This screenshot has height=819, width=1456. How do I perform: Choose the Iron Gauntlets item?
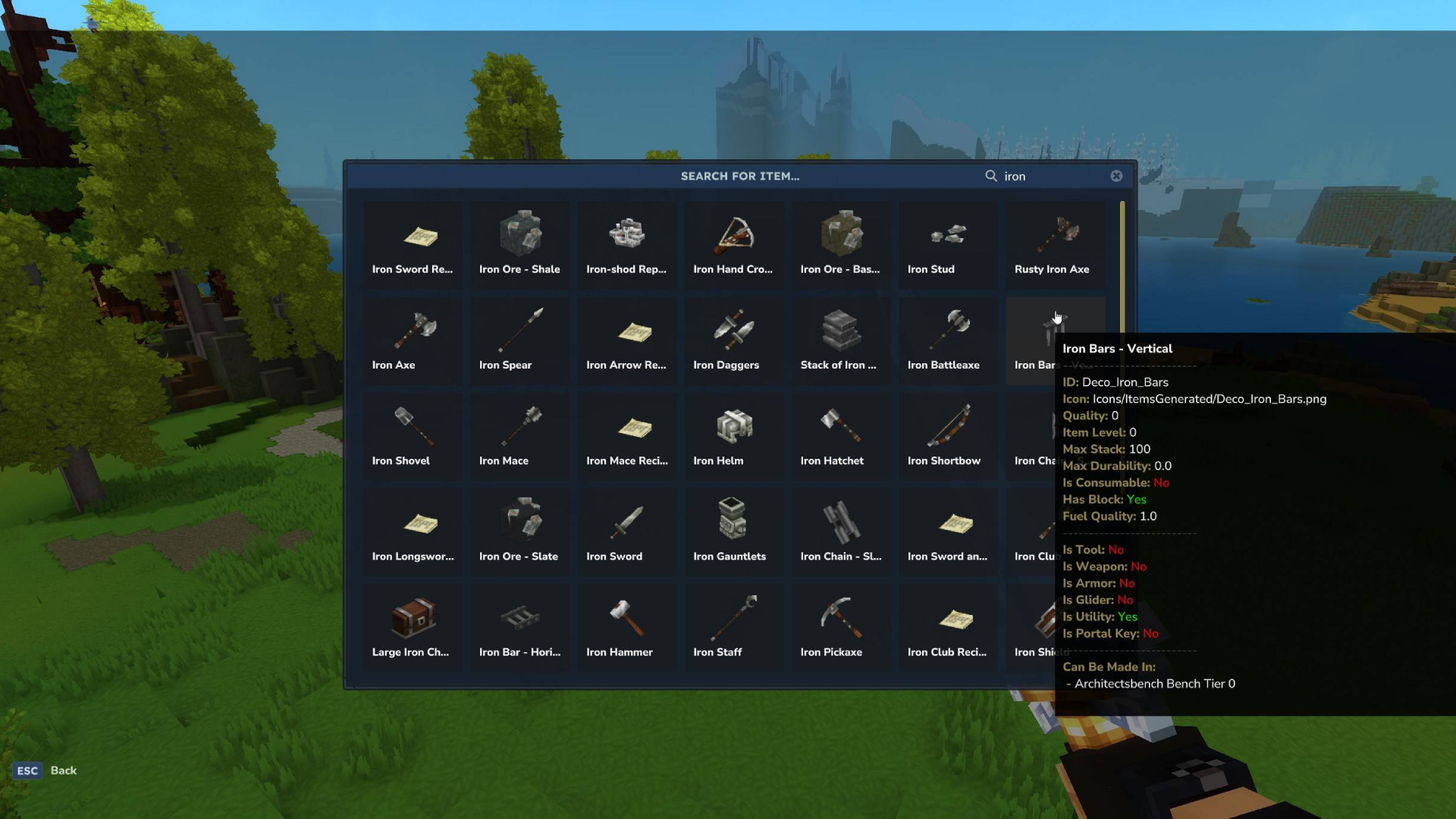click(x=733, y=531)
